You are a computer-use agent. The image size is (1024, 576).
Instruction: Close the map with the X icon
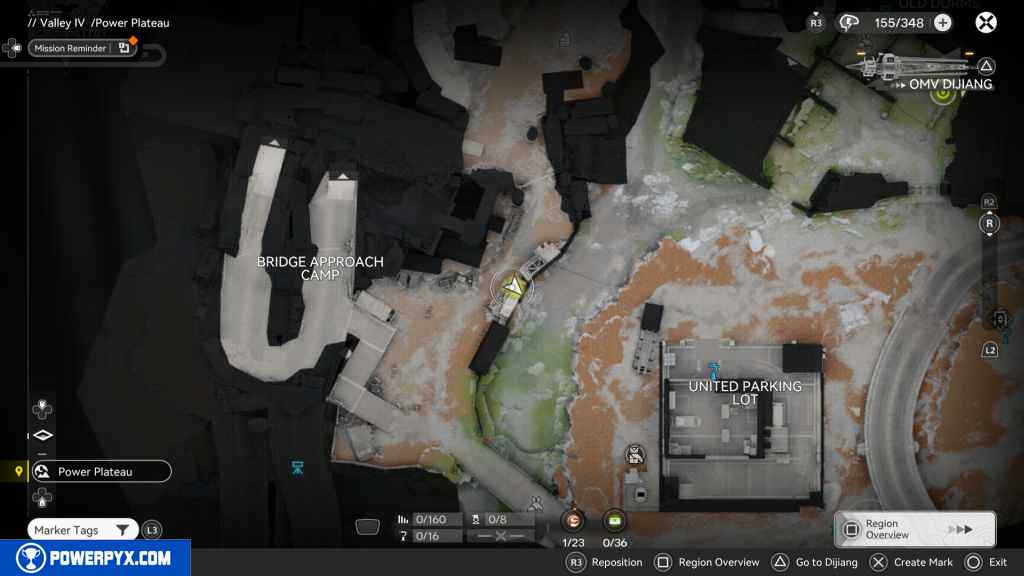pos(986,23)
